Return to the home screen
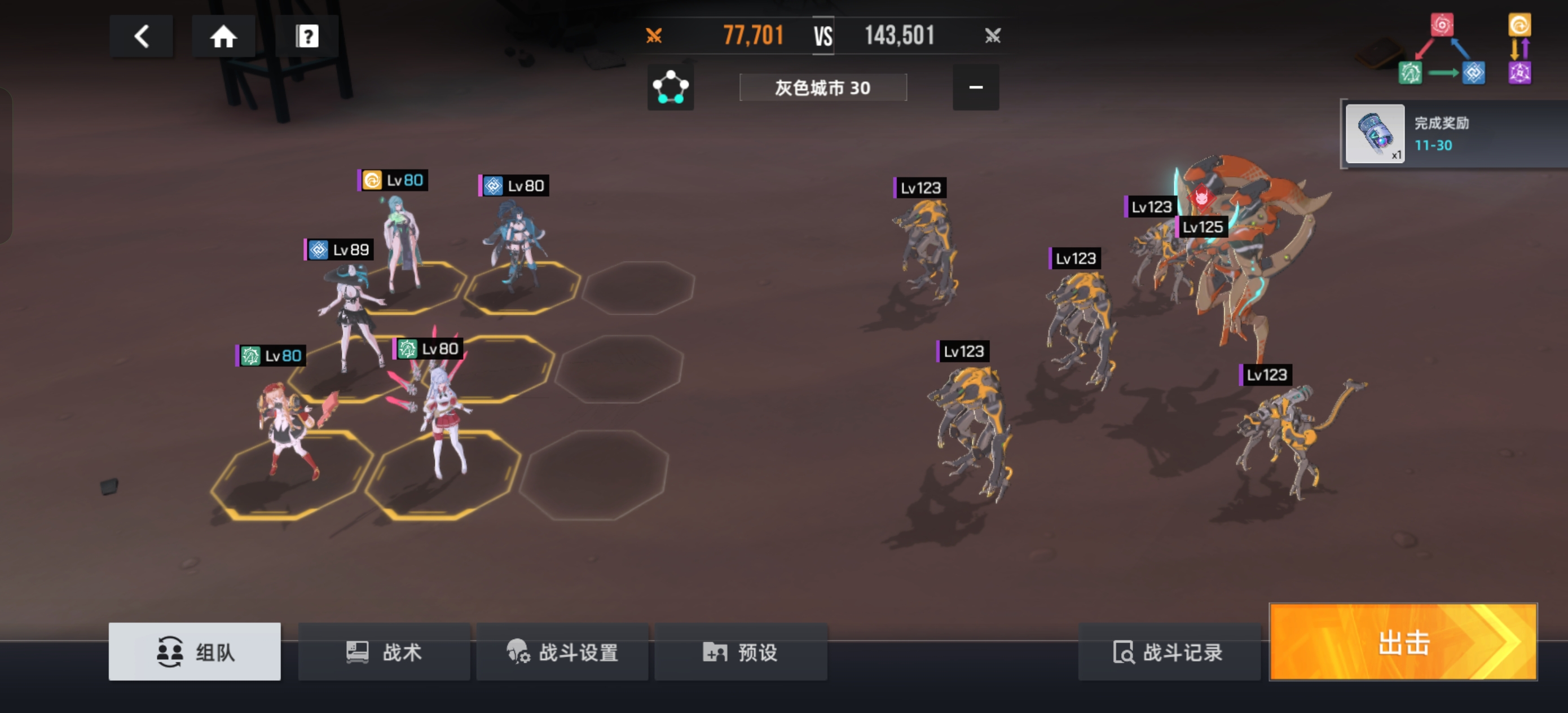 [x=223, y=37]
